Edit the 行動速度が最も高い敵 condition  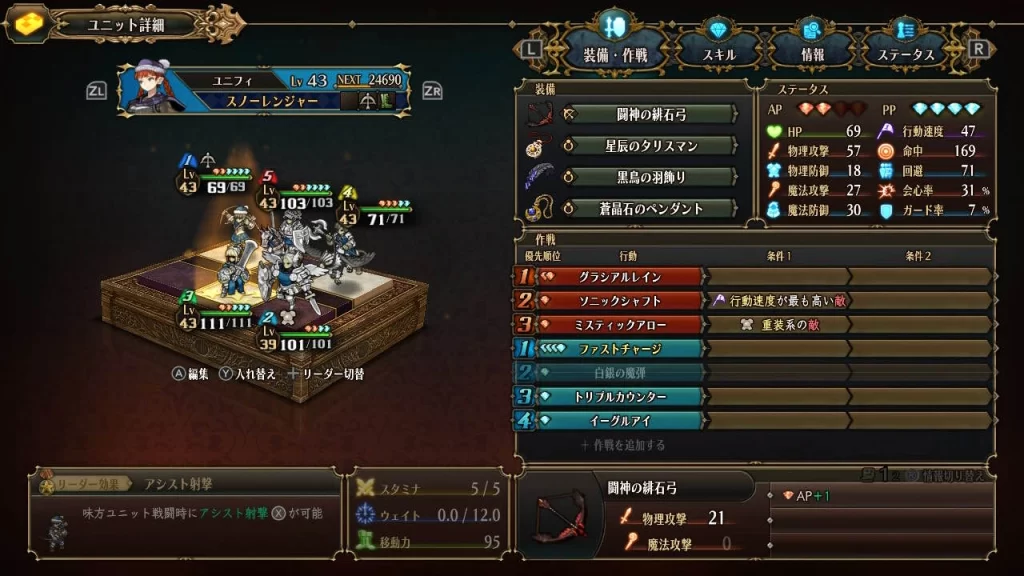[776, 300]
